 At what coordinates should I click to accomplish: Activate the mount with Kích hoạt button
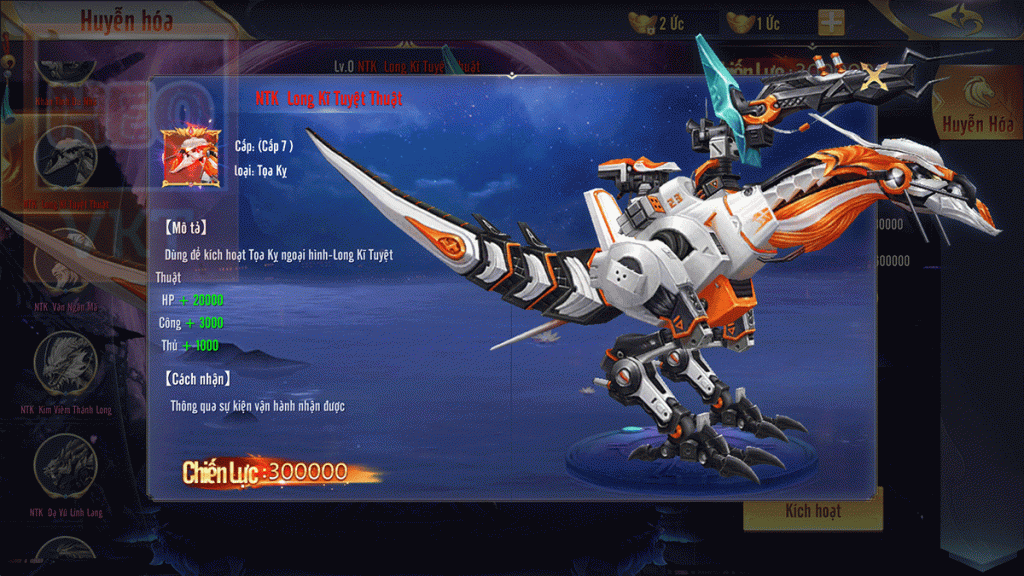pos(812,511)
